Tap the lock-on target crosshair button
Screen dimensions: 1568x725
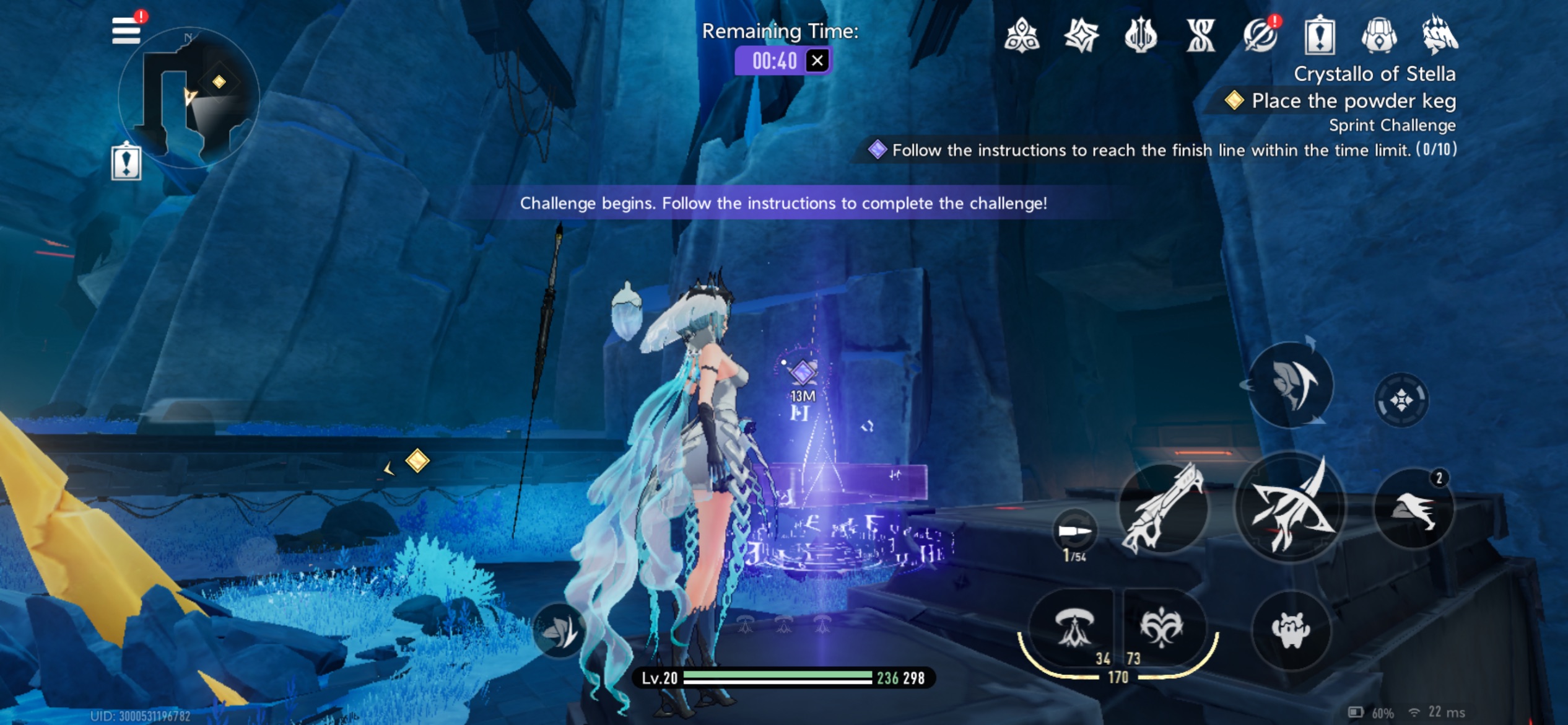click(1401, 400)
